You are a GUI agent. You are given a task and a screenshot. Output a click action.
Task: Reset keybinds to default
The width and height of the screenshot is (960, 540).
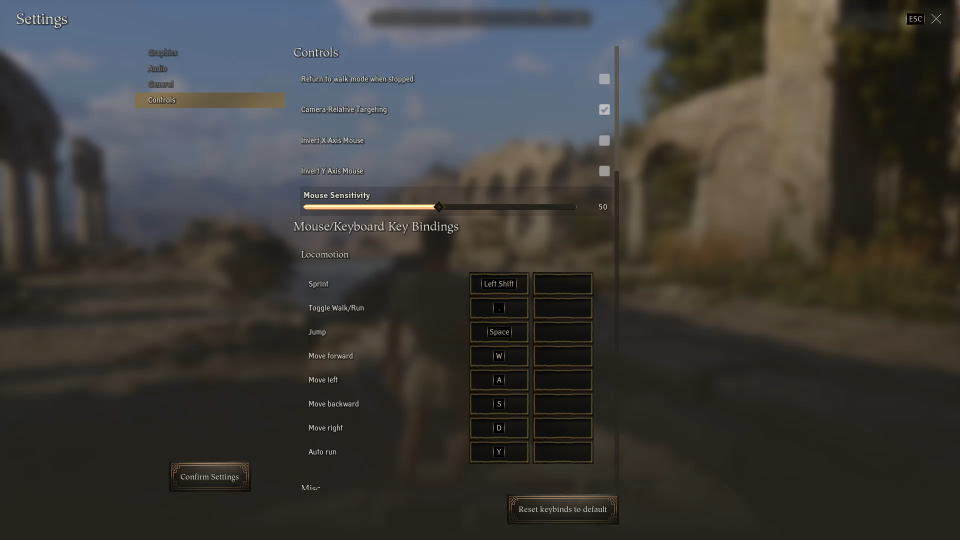click(x=562, y=509)
